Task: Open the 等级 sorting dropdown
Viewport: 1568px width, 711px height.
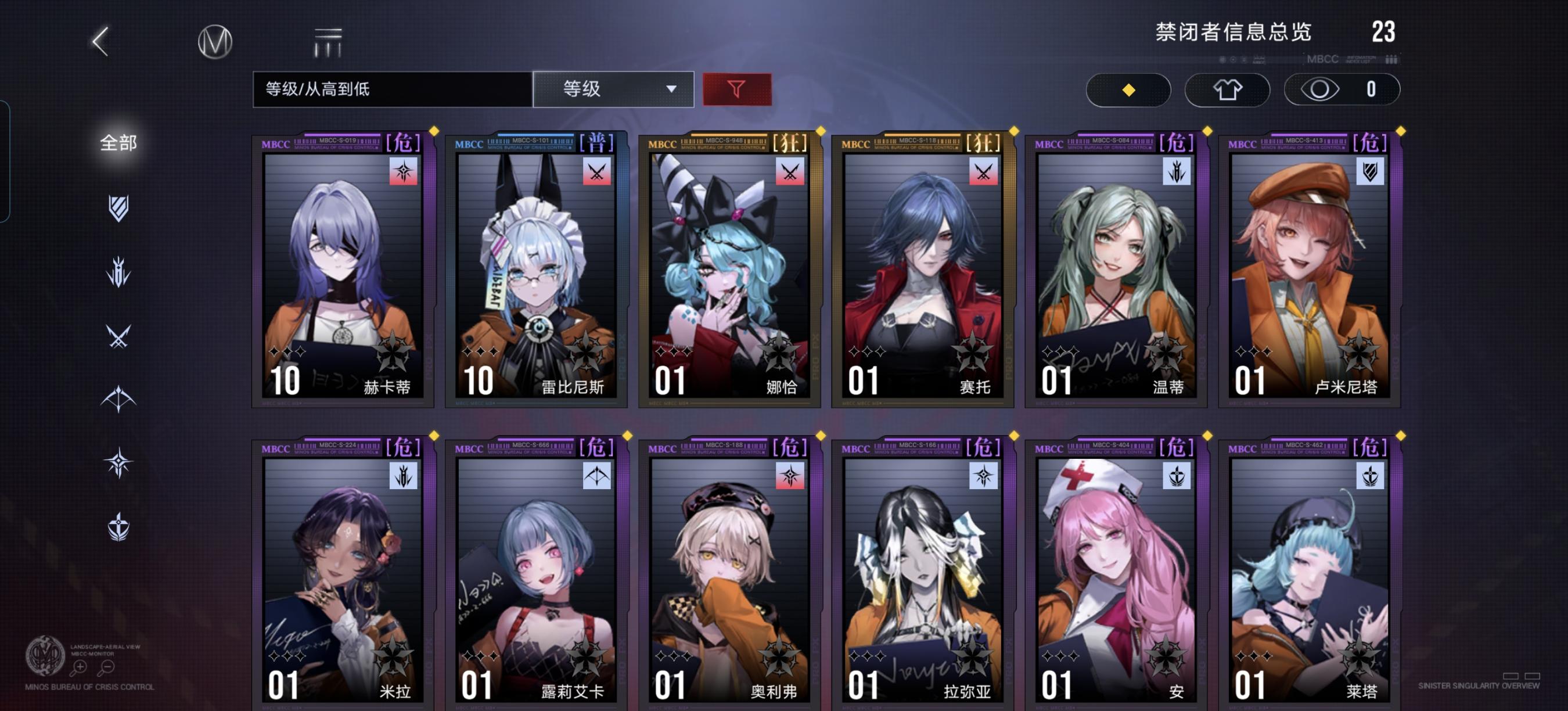Action: point(613,89)
